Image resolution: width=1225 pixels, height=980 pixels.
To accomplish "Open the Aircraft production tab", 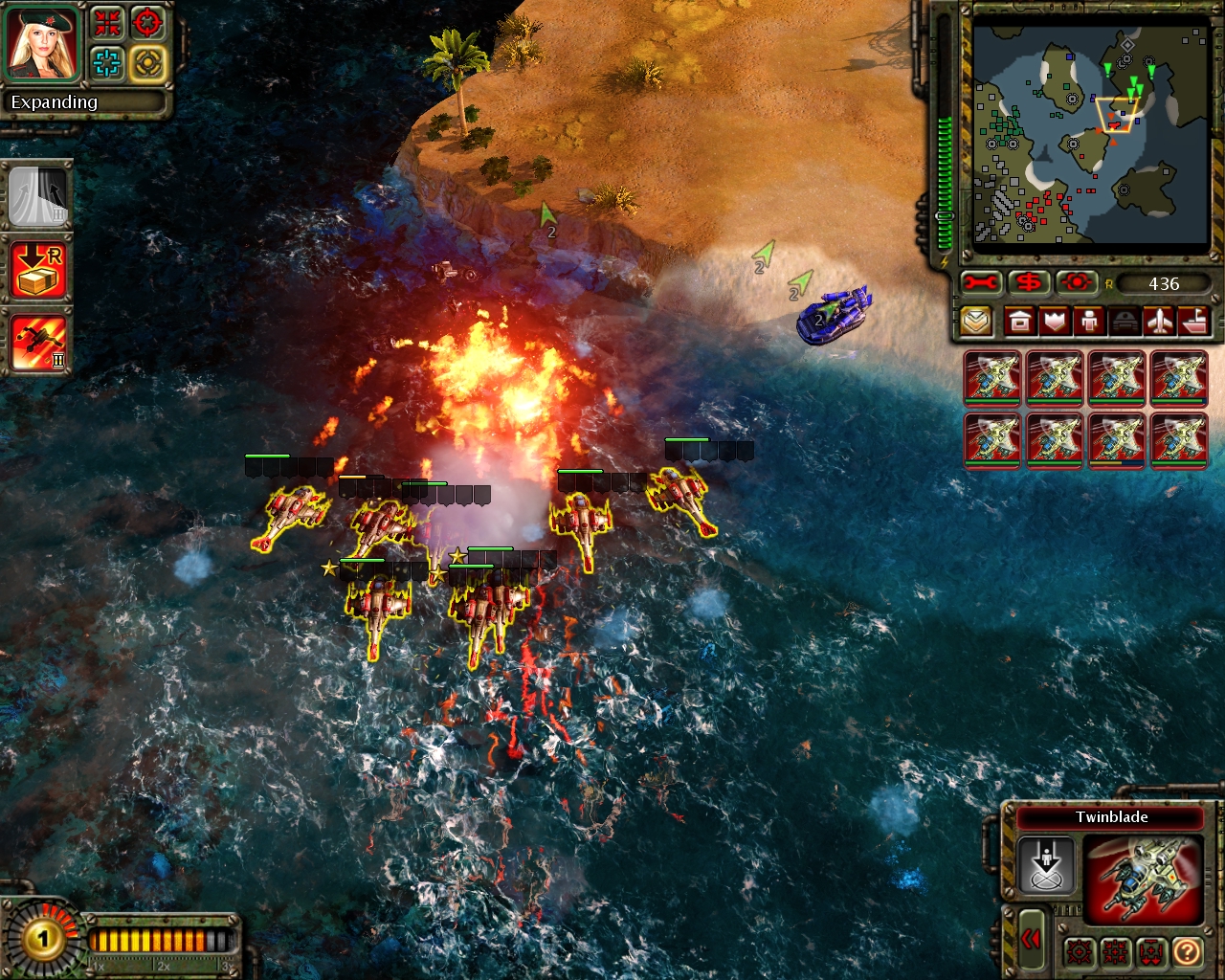I will tap(1160, 321).
